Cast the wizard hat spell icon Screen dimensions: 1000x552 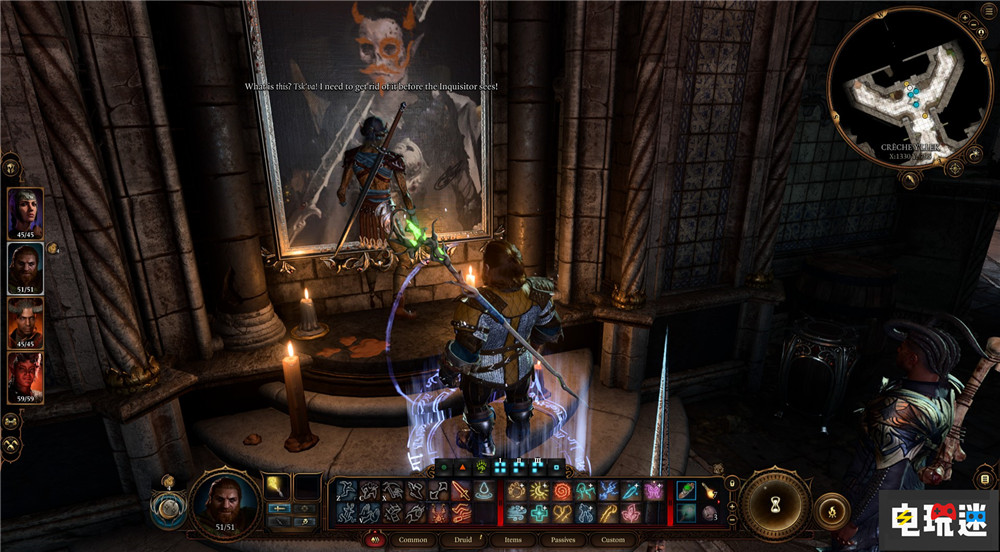click(x=483, y=491)
